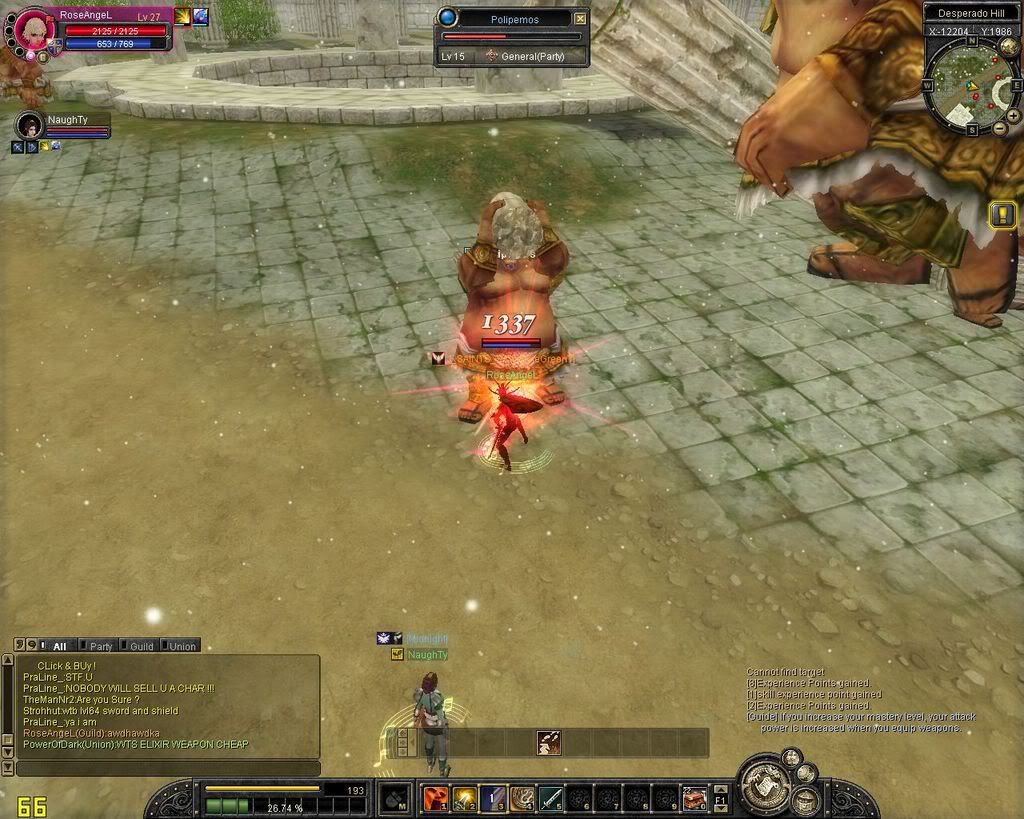Activate the blue blade skill in slot 3

pyautogui.click(x=493, y=798)
